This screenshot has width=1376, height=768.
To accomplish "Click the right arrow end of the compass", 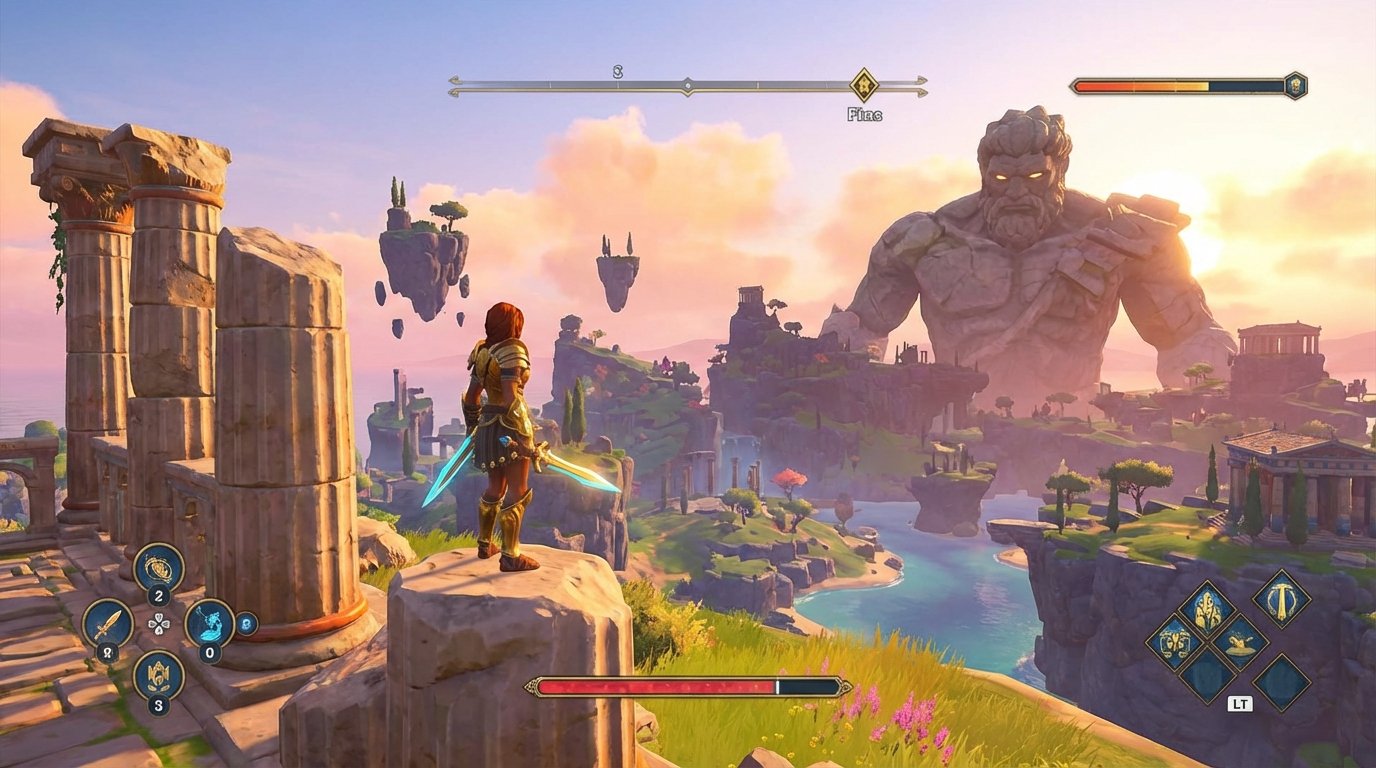I will click(923, 87).
